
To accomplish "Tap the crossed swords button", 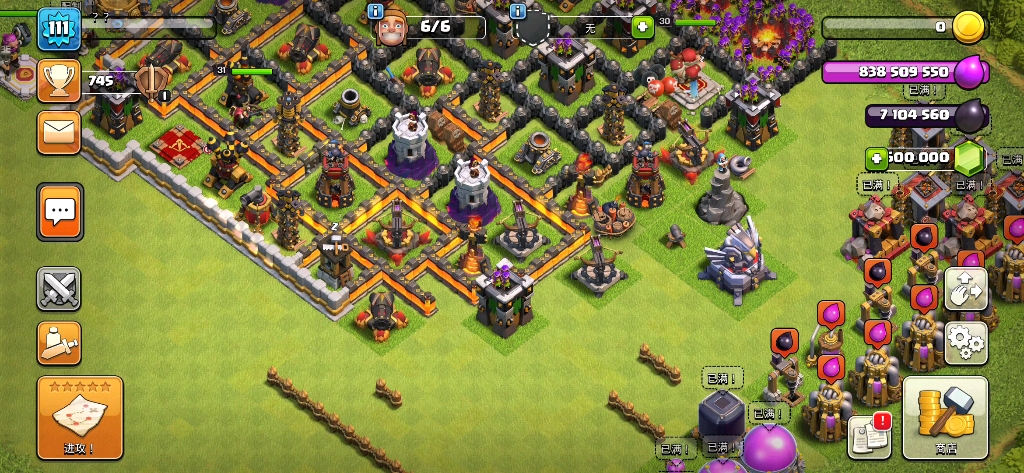I will [59, 290].
